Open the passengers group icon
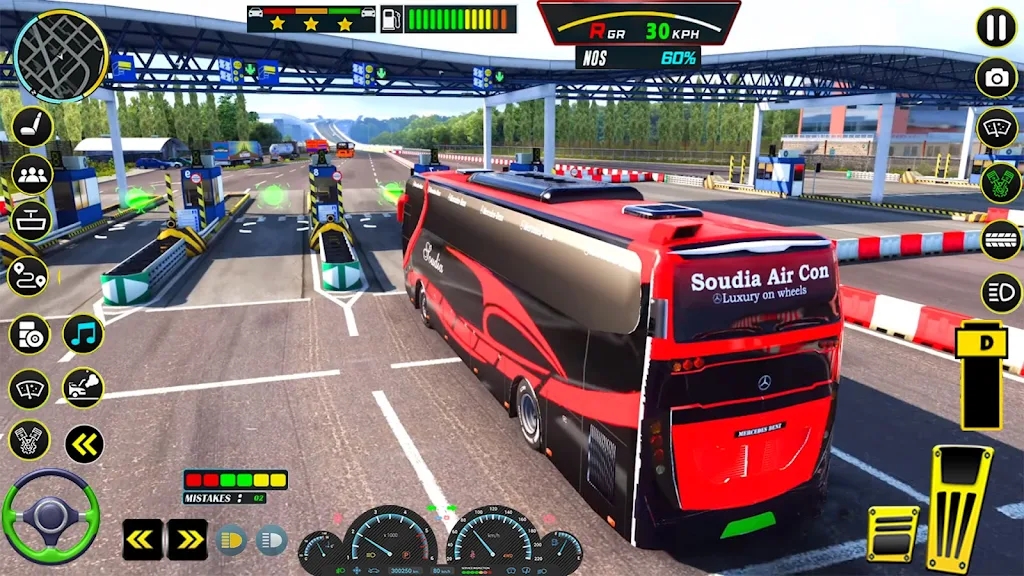 (x=32, y=175)
